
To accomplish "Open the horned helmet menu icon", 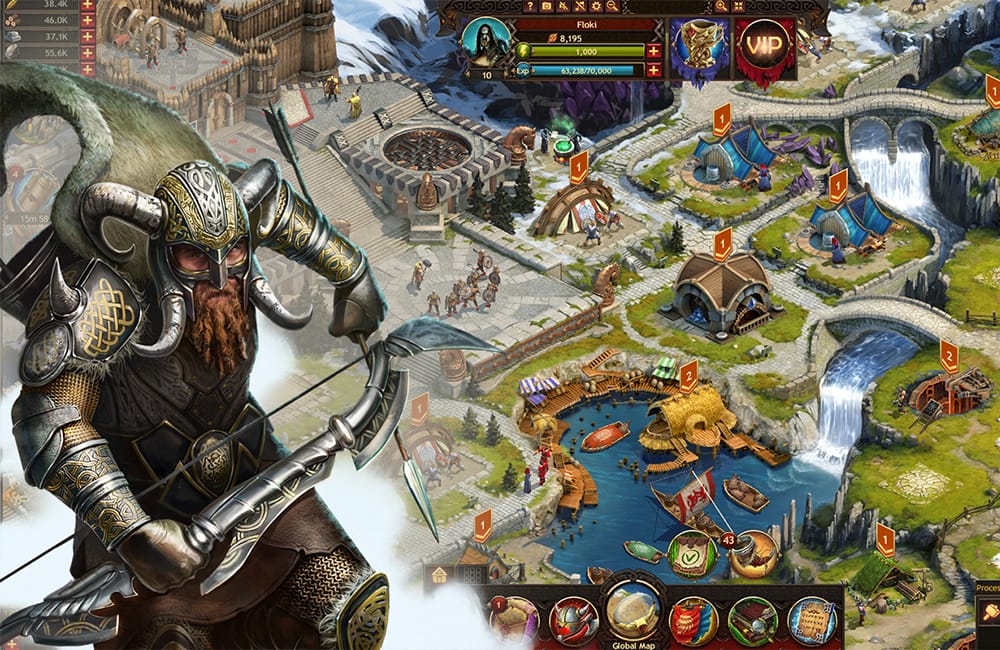I will tap(574, 620).
